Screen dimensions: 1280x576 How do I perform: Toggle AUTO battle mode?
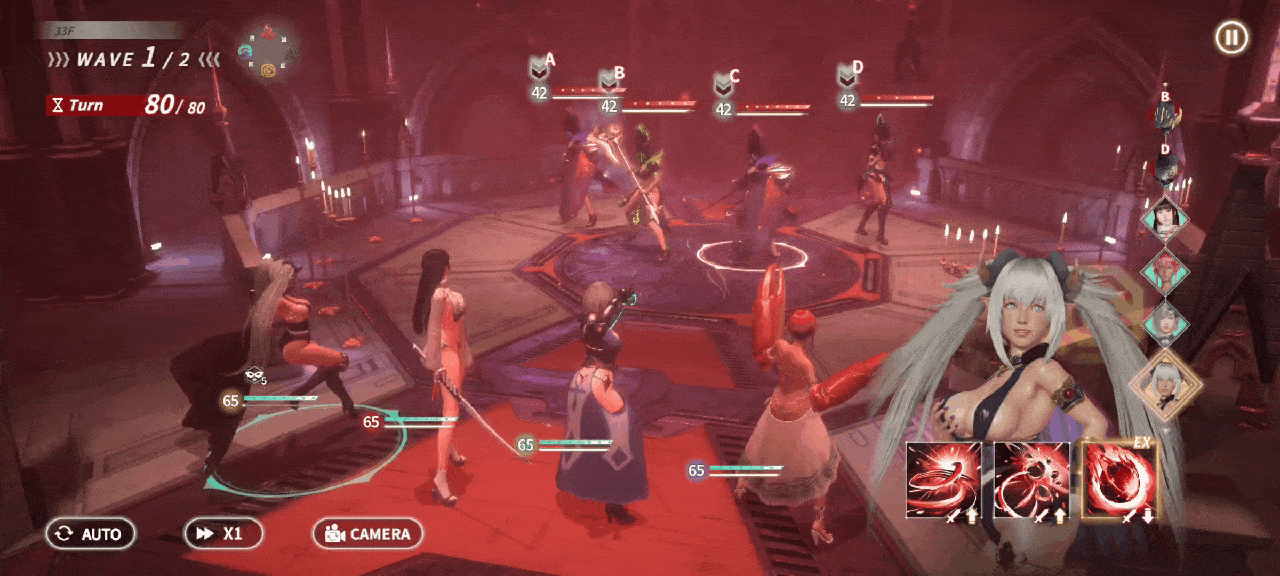90,534
